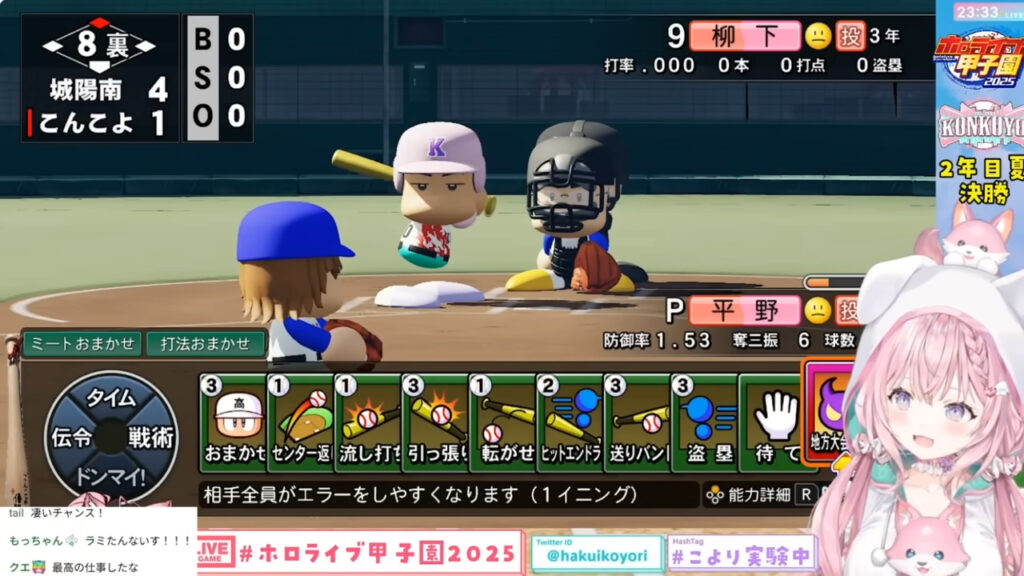1024x576 pixels.
Task: Choose the 盗塁 steal card
Action: tap(704, 423)
